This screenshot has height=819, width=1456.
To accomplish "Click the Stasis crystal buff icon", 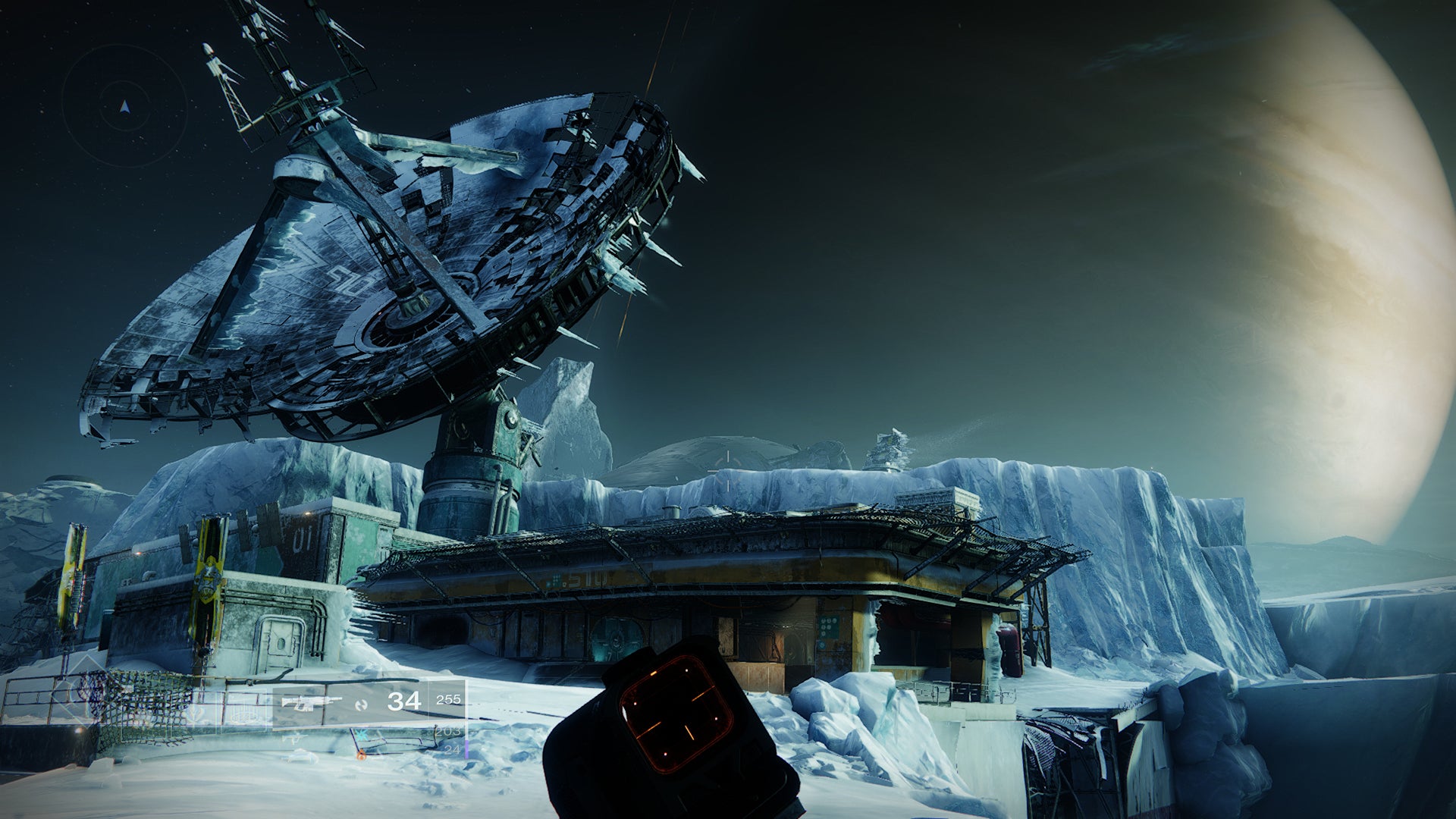I will pyautogui.click(x=362, y=736).
